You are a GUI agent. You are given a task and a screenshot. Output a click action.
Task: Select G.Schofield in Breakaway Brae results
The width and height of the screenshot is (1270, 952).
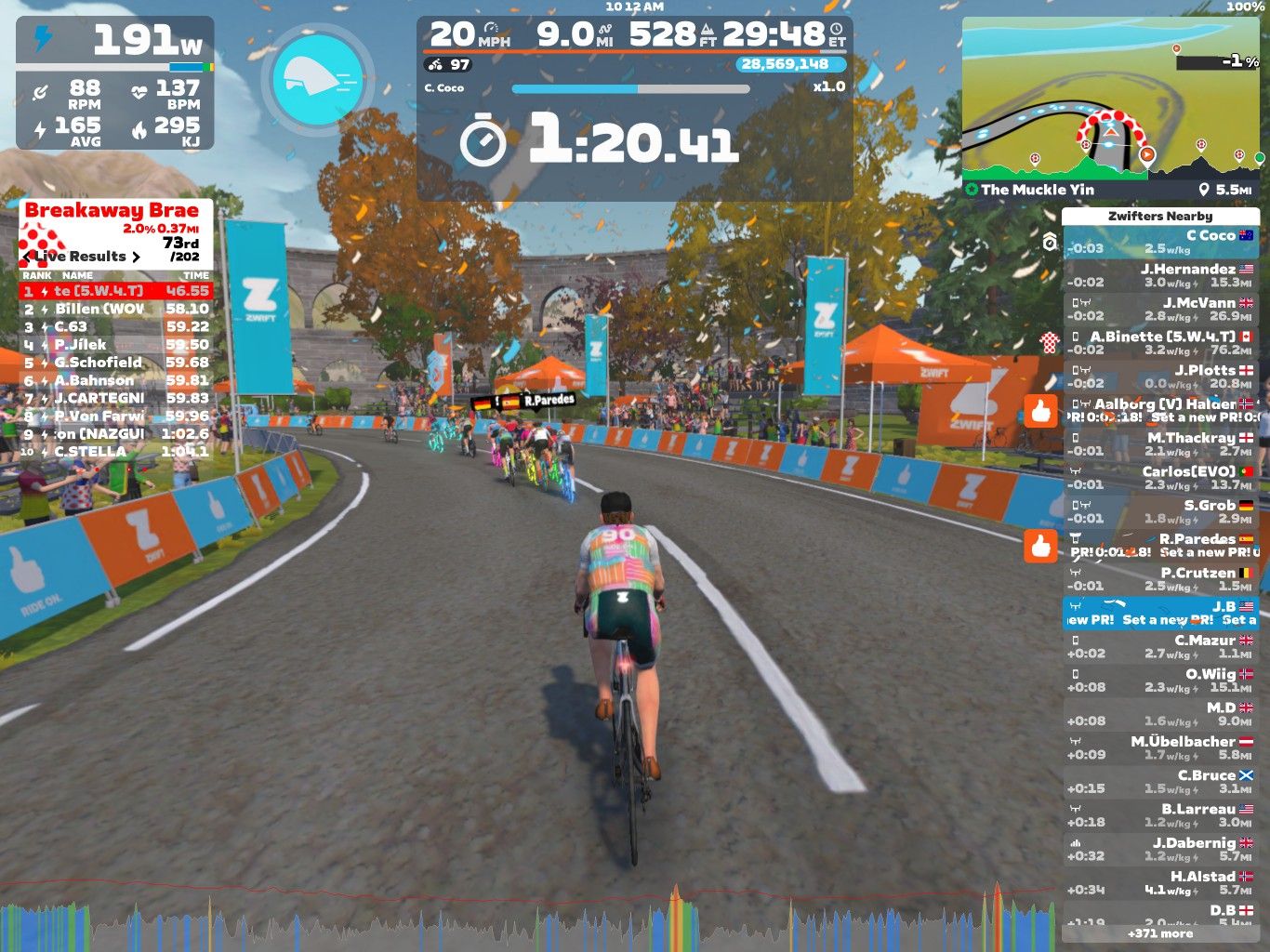(x=116, y=363)
